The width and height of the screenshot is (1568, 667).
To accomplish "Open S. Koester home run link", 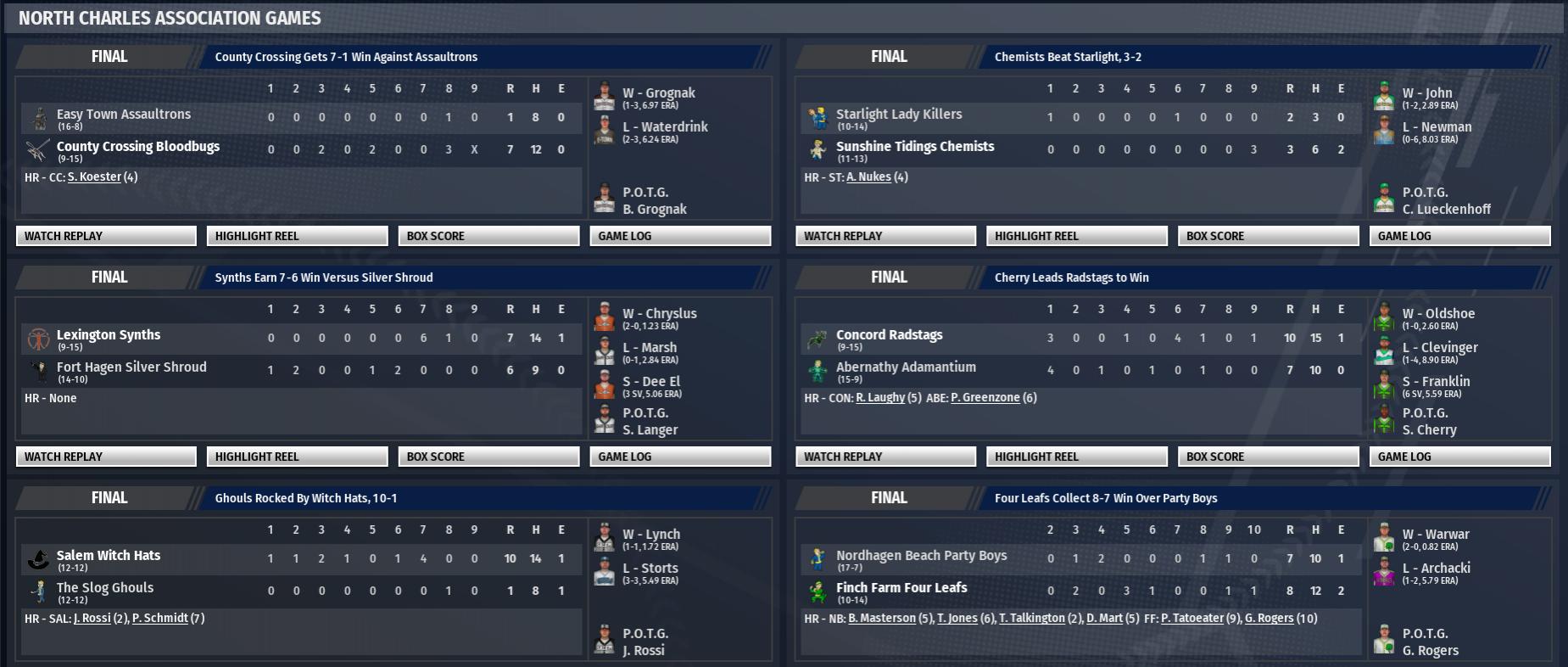I will (94, 177).
